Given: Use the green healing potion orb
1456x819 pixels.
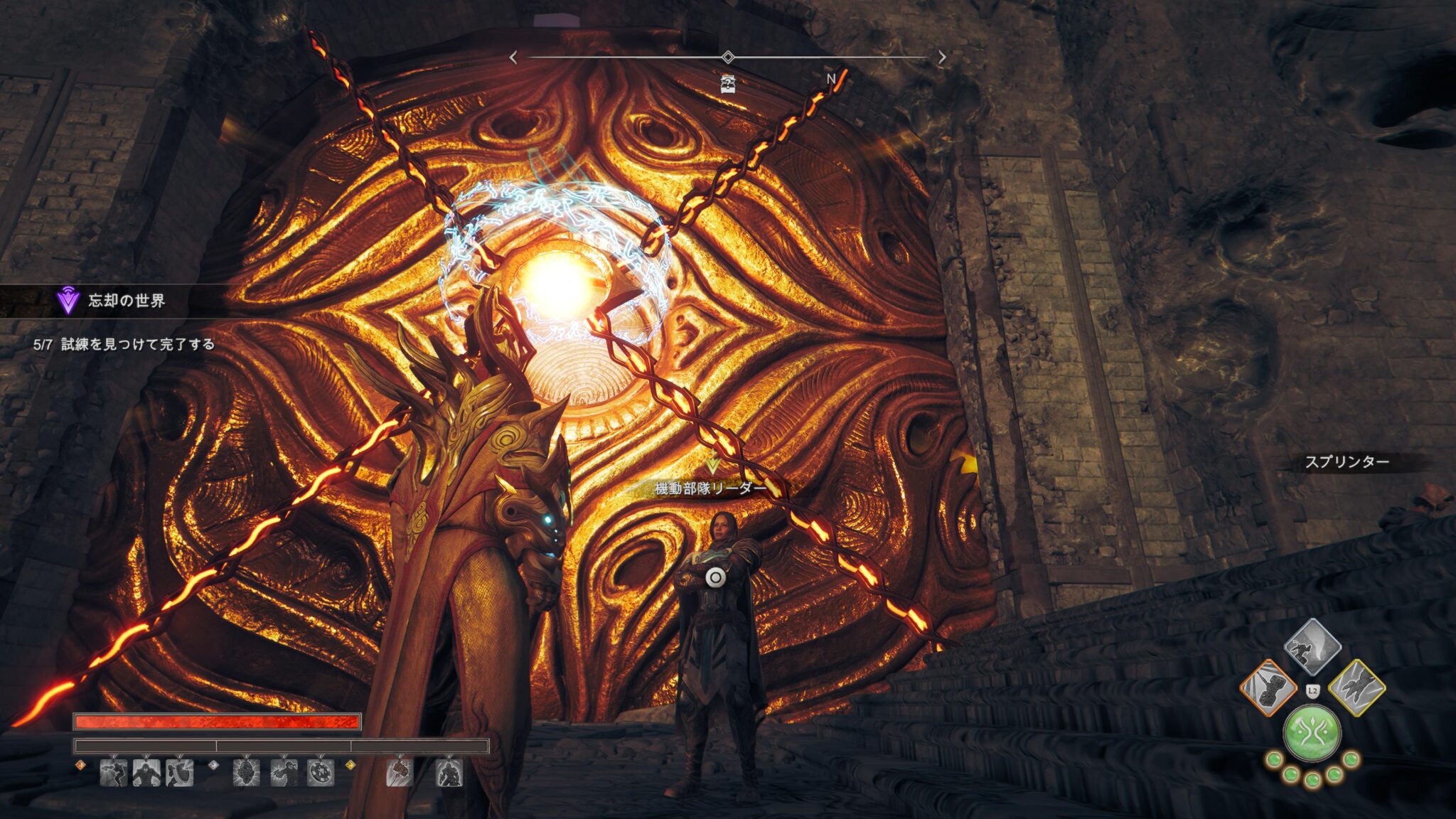Looking at the screenshot, I should coord(1312,734).
